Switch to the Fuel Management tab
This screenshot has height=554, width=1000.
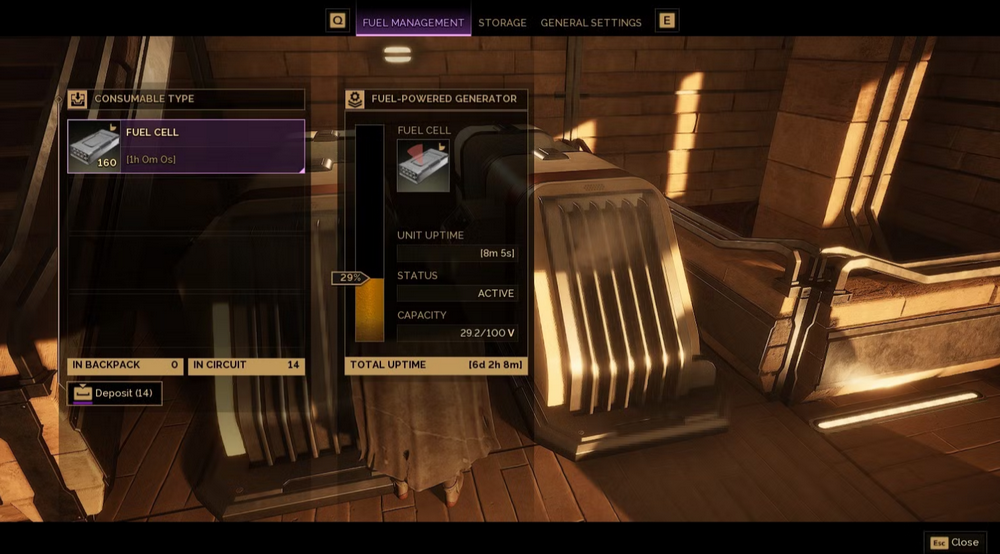coord(413,22)
